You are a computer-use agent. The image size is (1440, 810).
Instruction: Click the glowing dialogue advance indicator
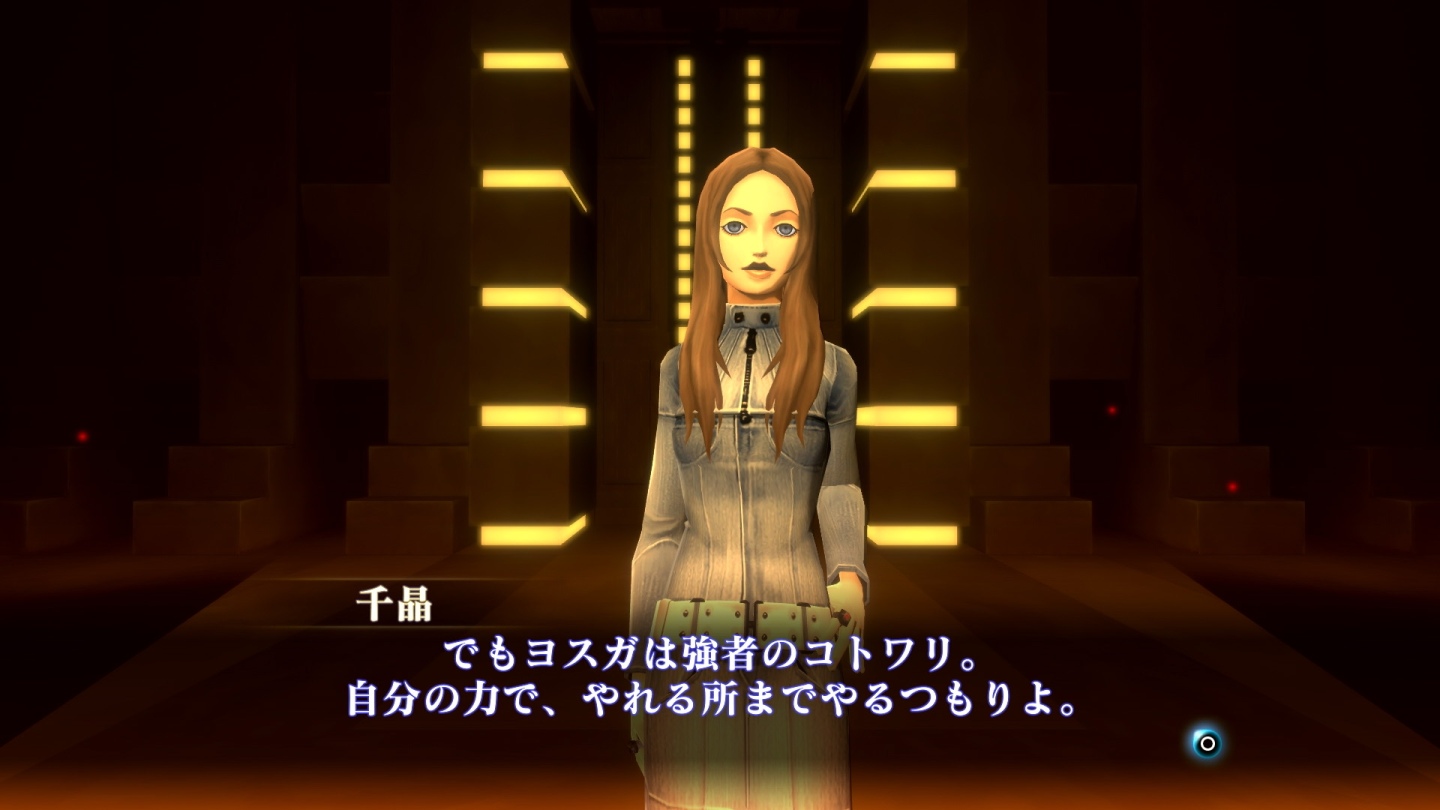tap(1205, 744)
